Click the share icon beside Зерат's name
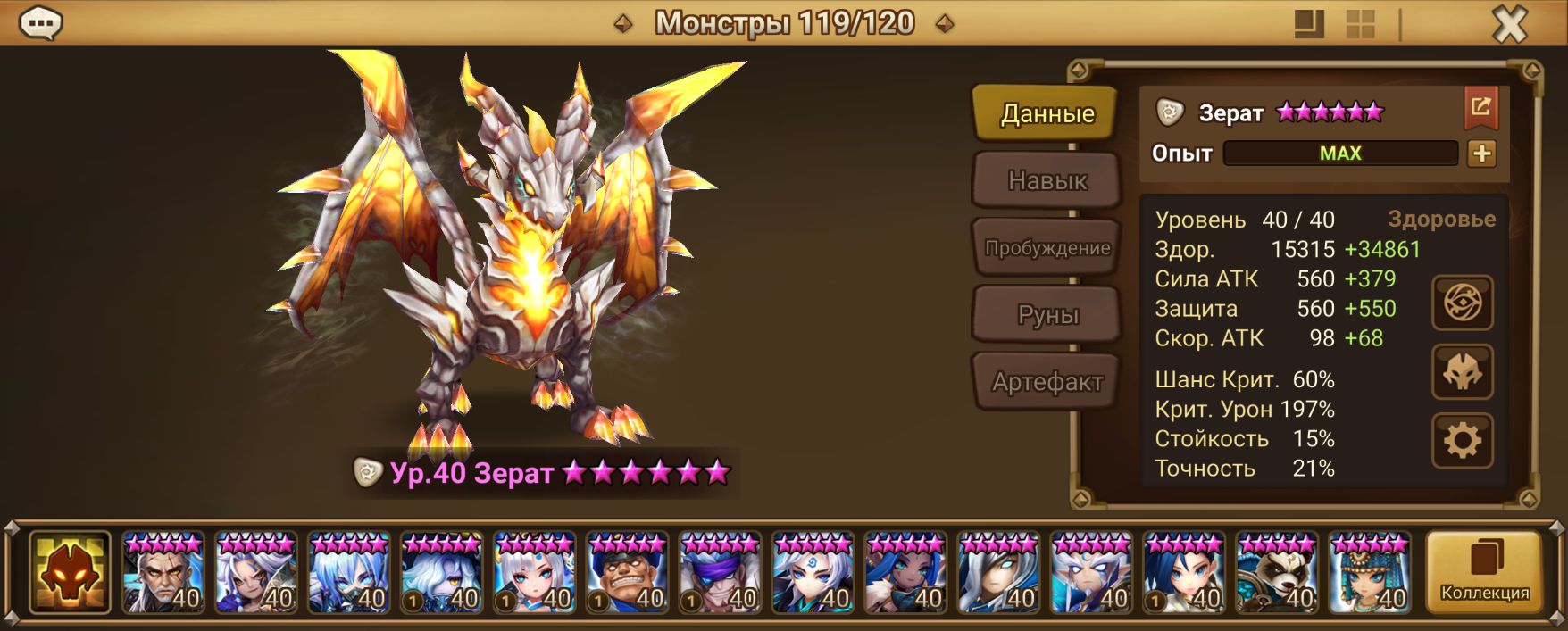The image size is (1568, 631). [x=1480, y=108]
